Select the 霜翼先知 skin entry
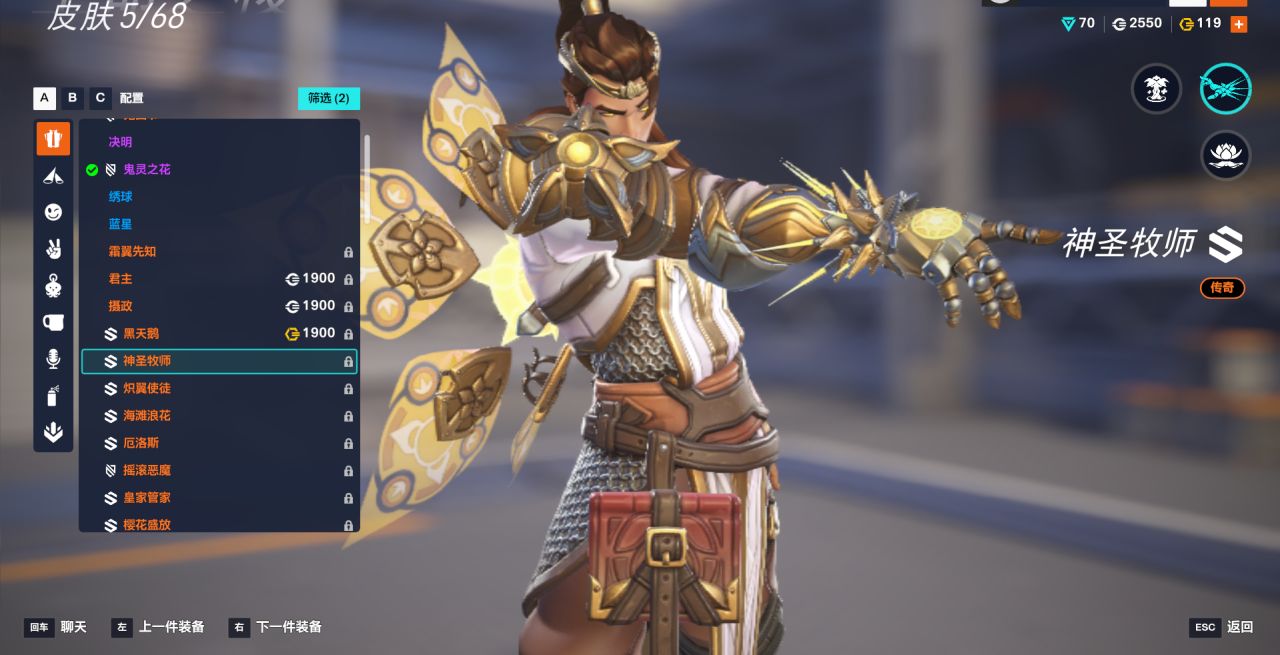The height and width of the screenshot is (655, 1280). point(133,252)
